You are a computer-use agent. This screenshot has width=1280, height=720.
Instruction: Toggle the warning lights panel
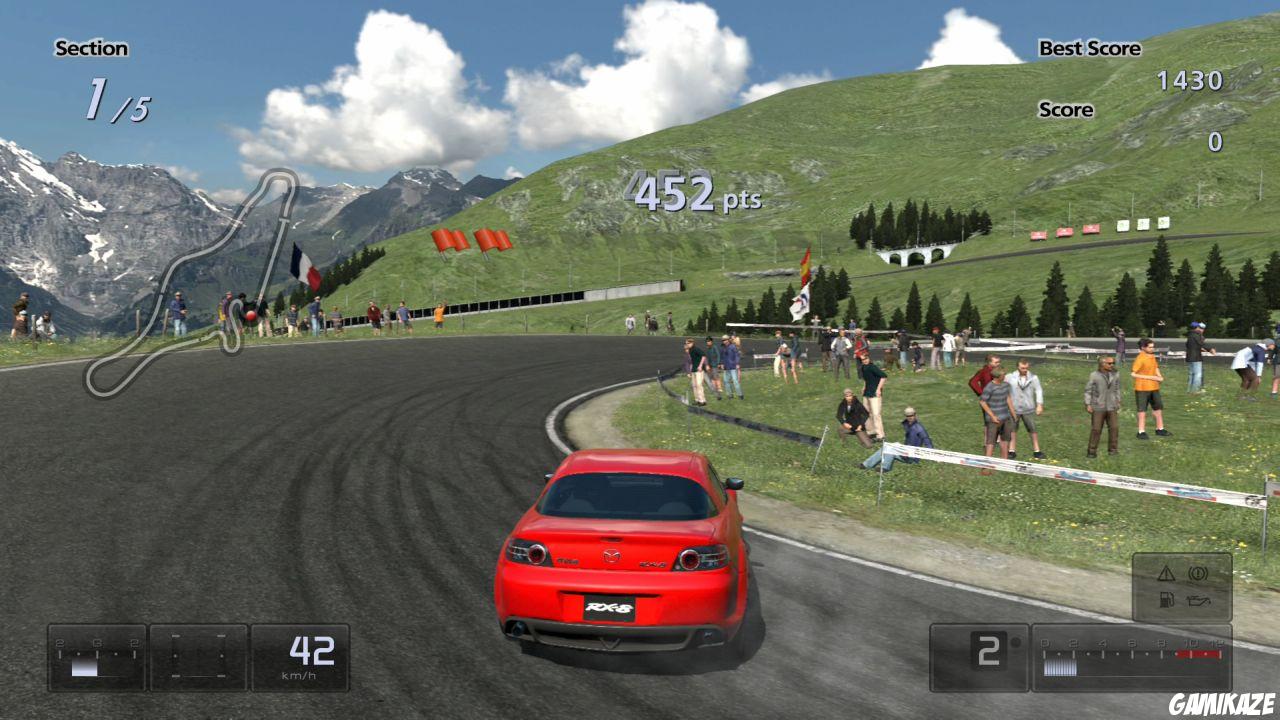[x=1185, y=586]
